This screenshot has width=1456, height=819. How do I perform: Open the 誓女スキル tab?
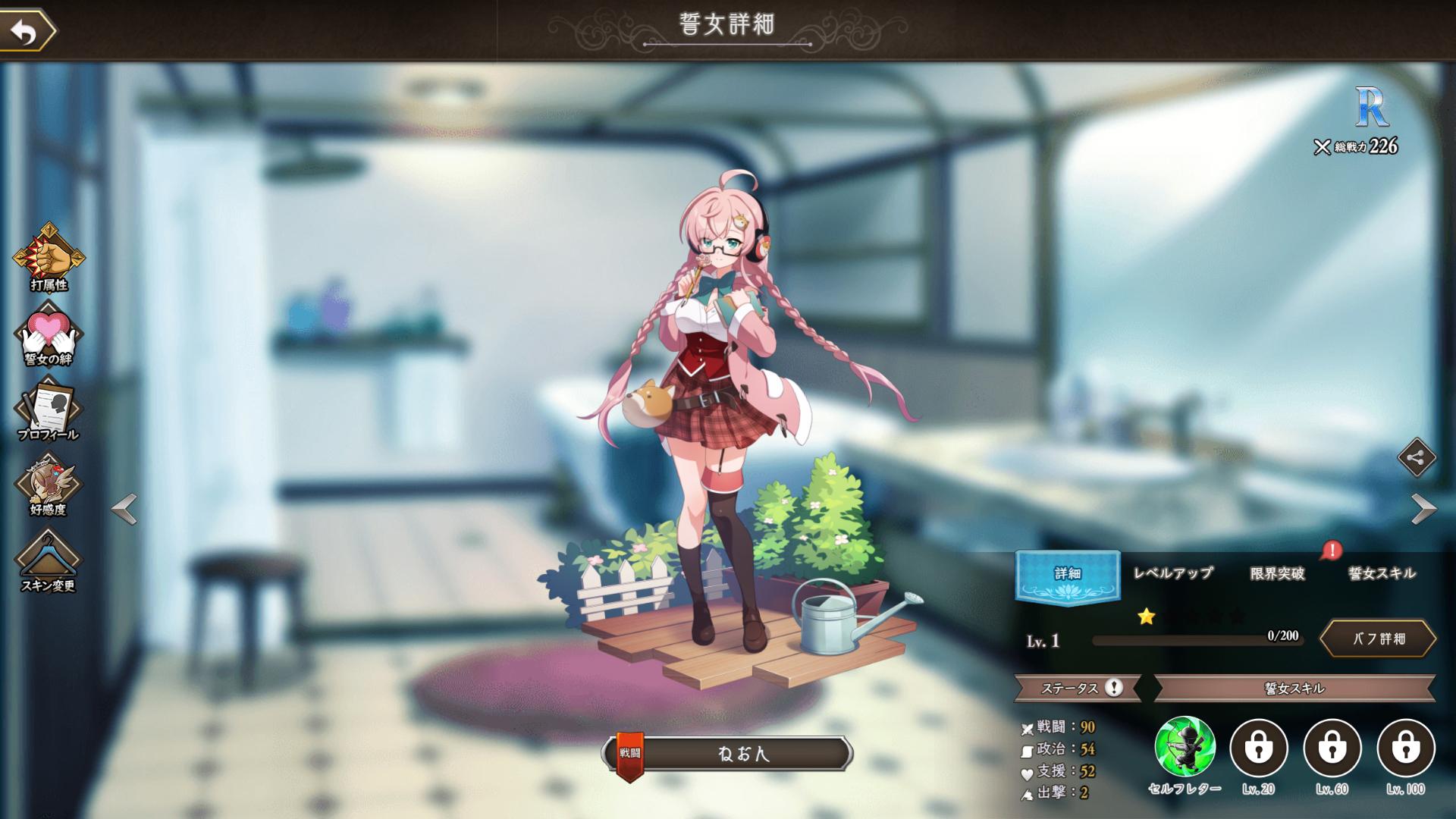coord(1382,574)
